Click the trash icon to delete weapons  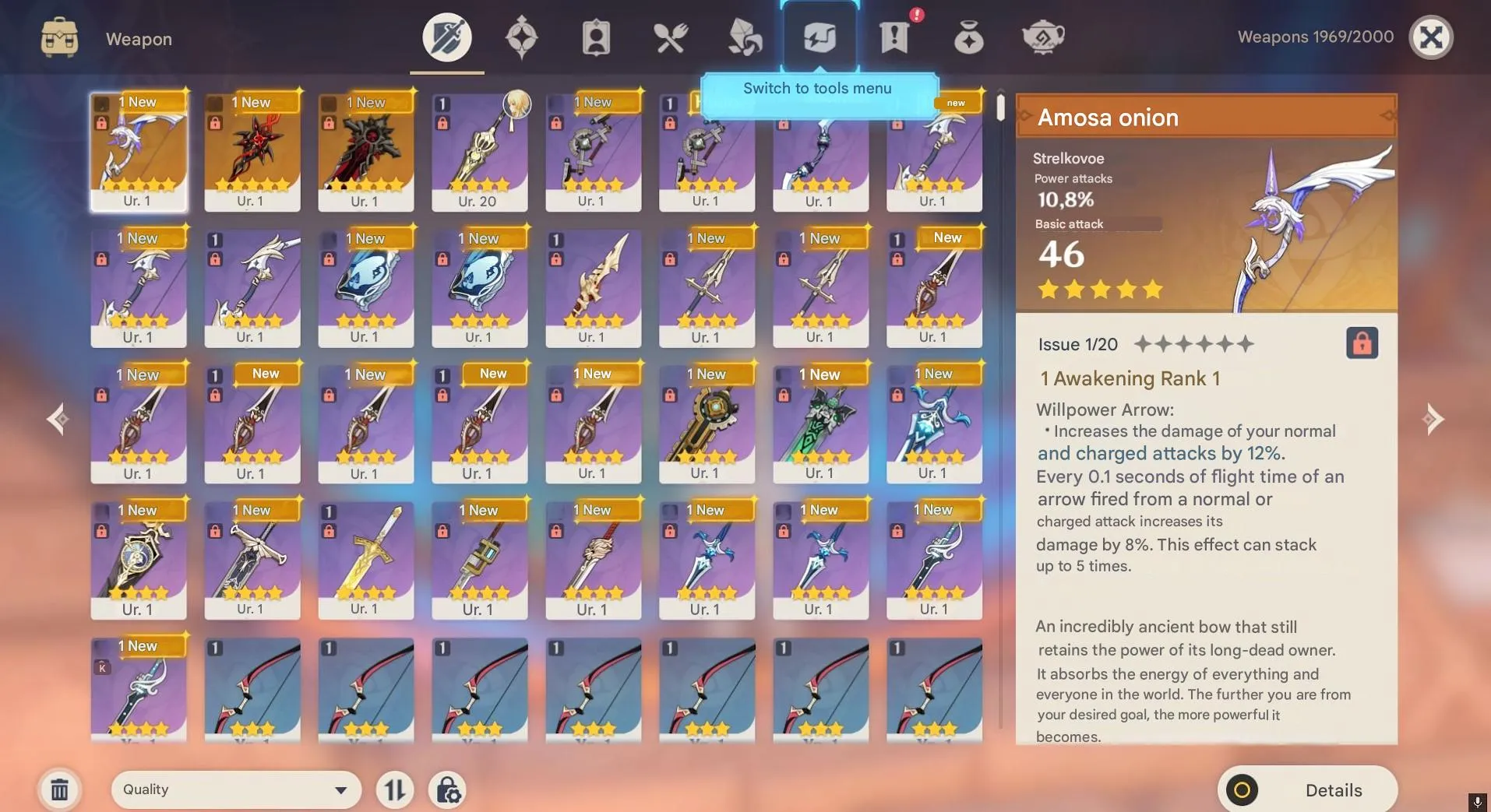point(60,789)
